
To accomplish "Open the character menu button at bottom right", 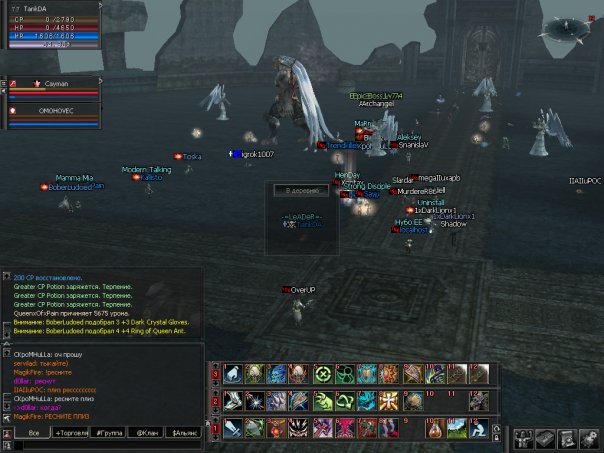I will [525, 438].
